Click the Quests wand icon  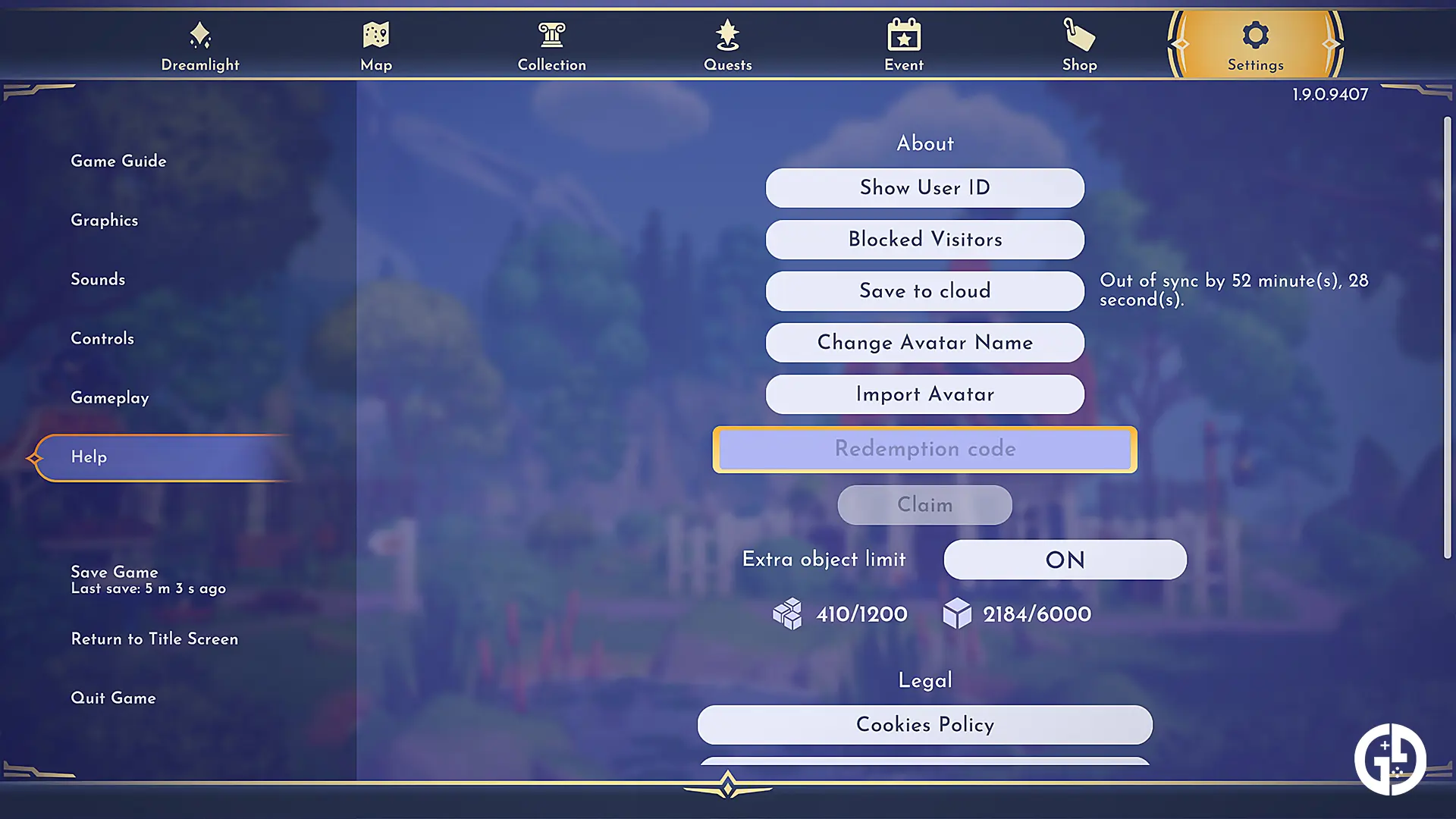pyautogui.click(x=727, y=33)
